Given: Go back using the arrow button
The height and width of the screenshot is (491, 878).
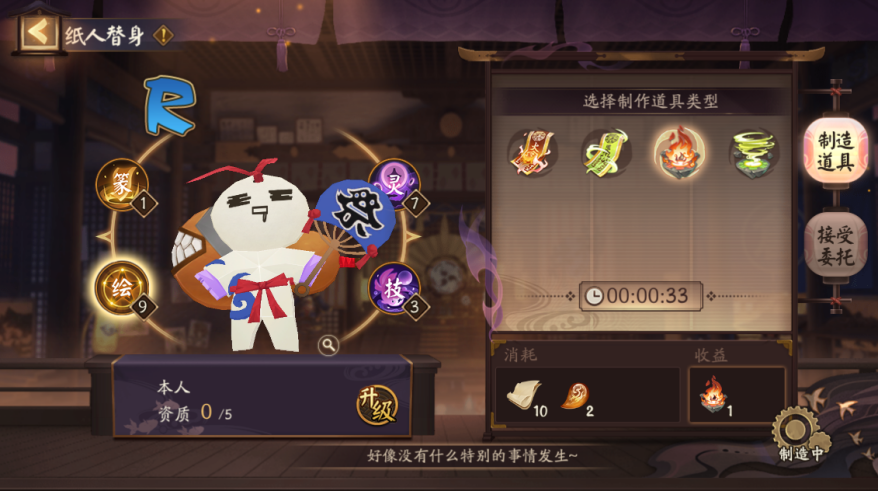Looking at the screenshot, I should tap(38, 32).
